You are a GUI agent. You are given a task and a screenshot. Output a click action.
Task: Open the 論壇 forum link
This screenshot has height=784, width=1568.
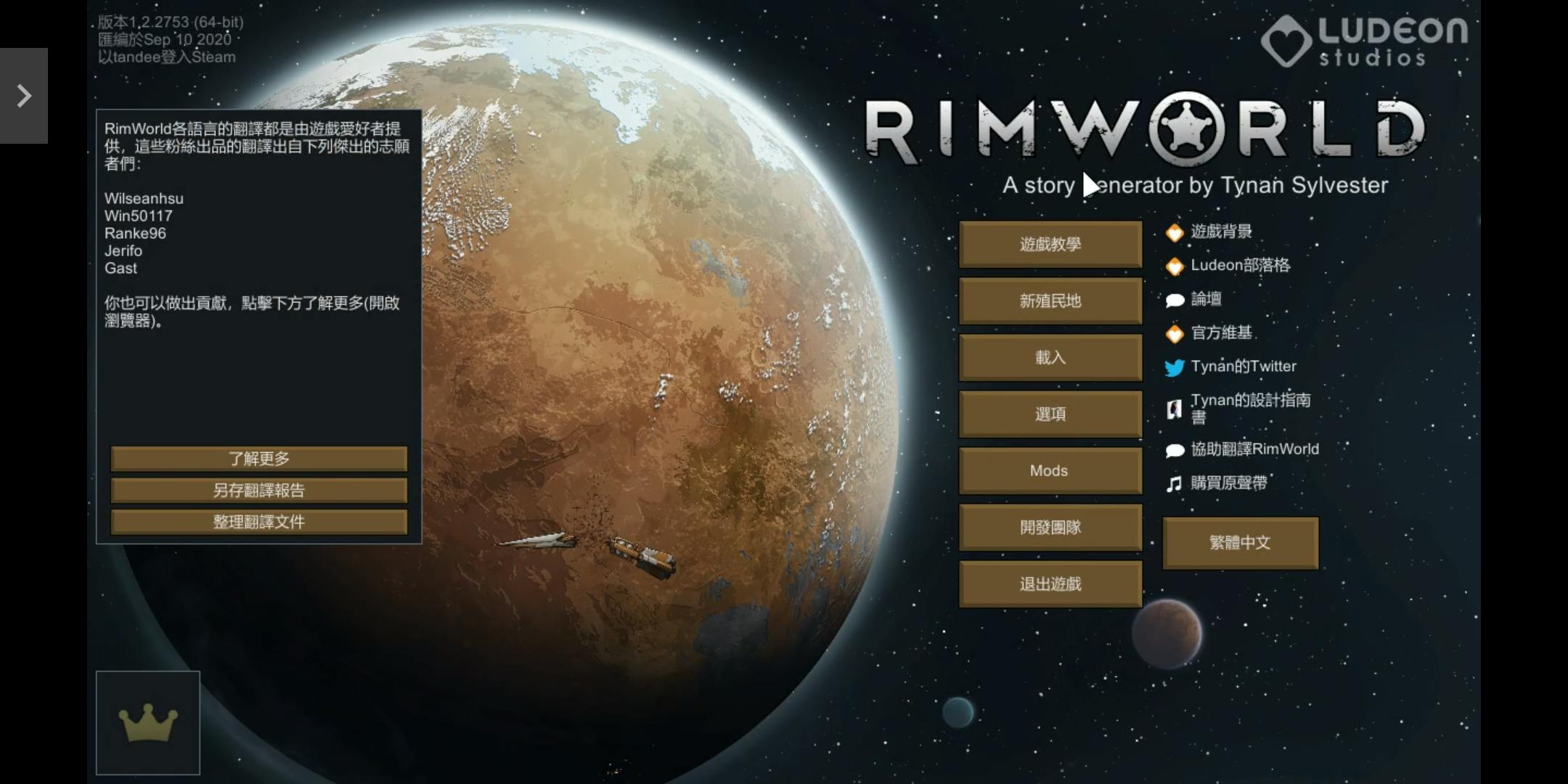1206,299
